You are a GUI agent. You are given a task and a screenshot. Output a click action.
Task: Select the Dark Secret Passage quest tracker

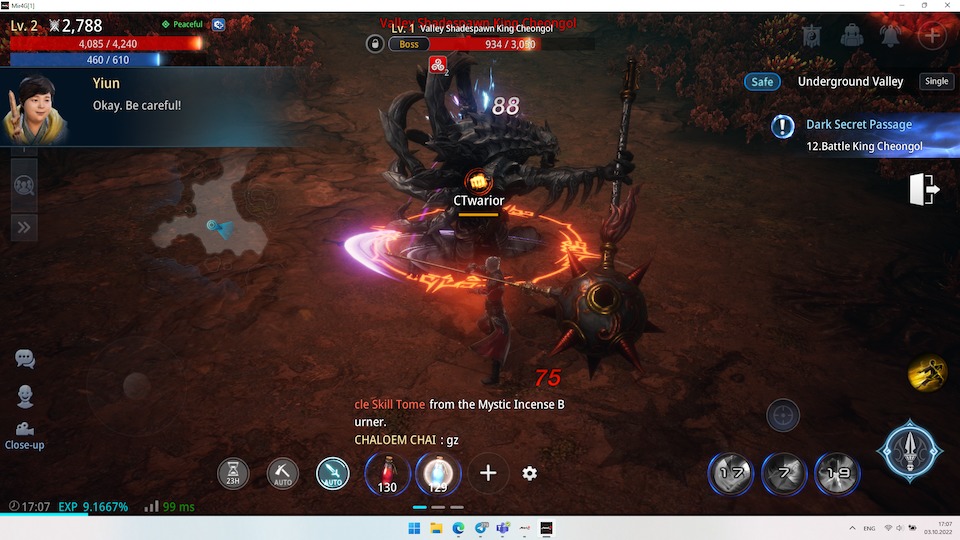click(x=858, y=135)
